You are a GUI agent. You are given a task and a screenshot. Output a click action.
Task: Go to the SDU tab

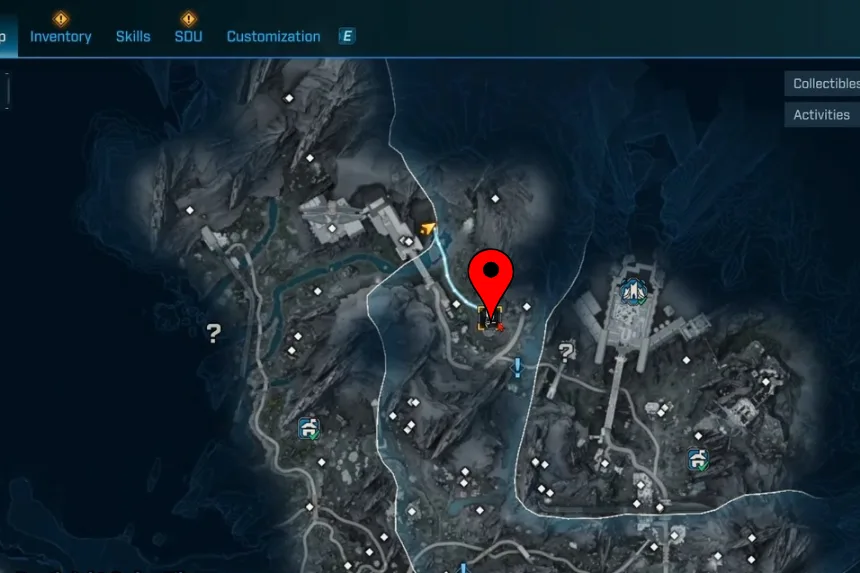point(188,36)
